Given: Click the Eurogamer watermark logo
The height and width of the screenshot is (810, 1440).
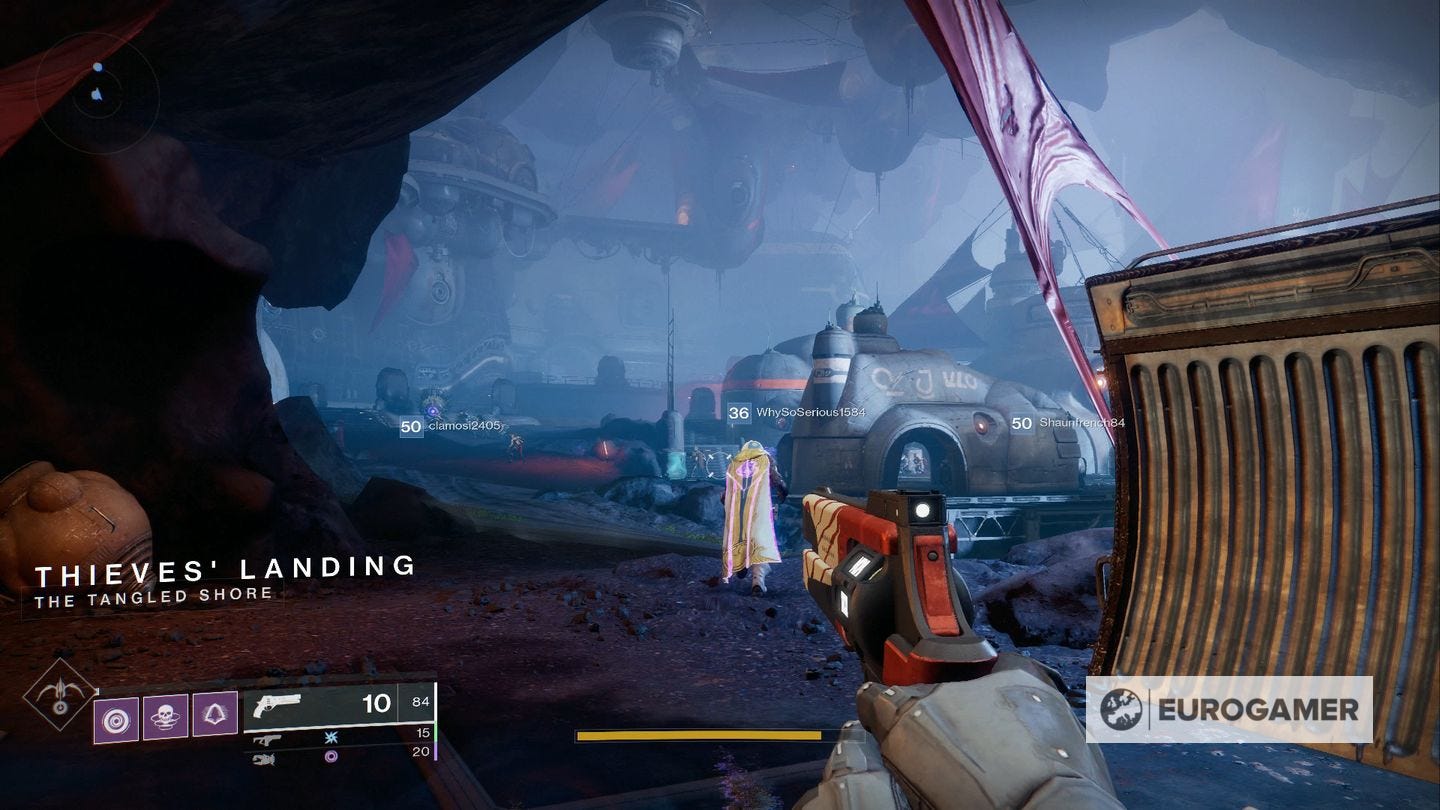Looking at the screenshot, I should [x=1229, y=709].
